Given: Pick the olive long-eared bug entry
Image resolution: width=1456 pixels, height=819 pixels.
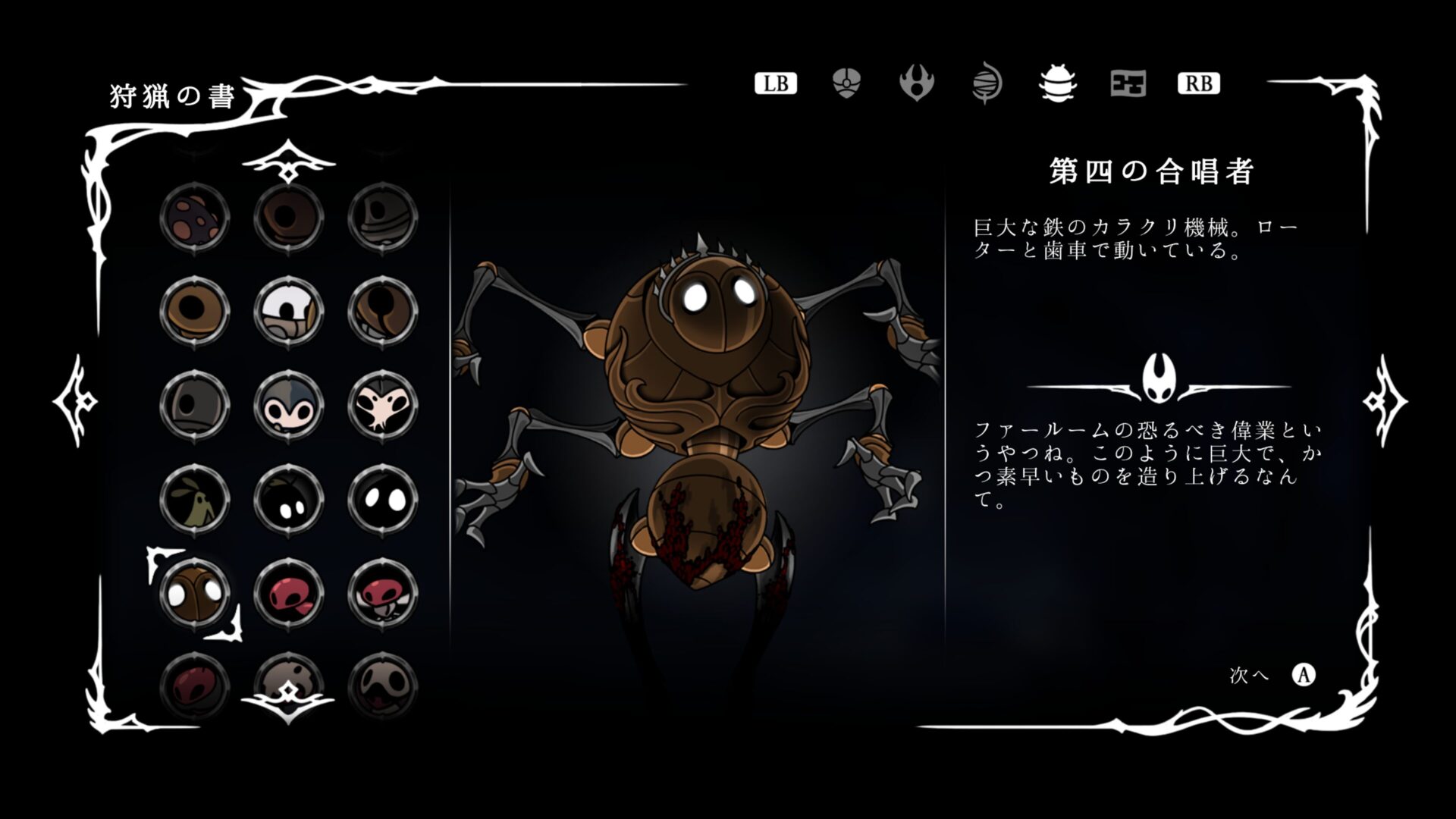Looking at the screenshot, I should 195,500.
